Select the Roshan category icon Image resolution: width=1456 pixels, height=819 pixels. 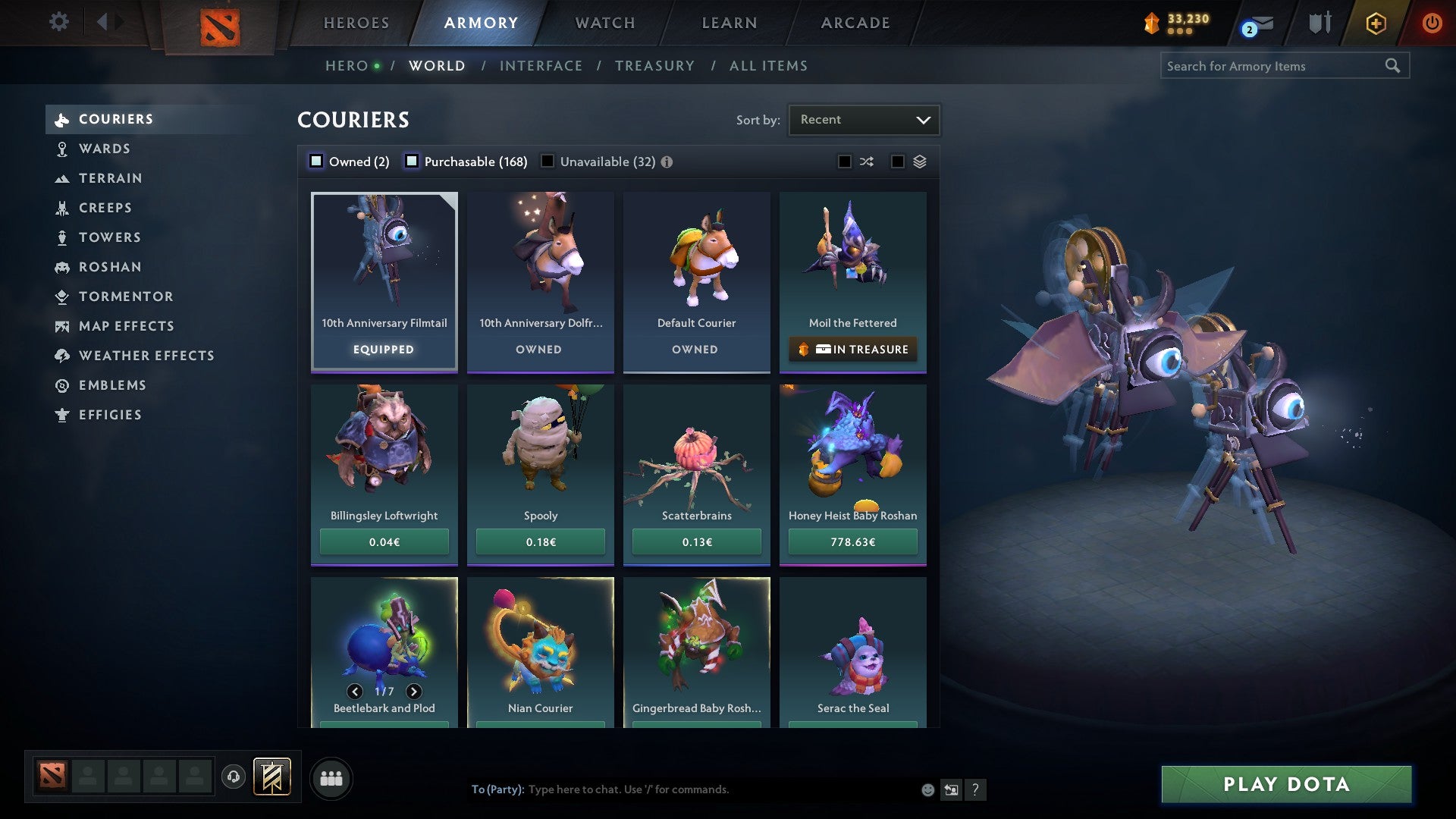[x=62, y=267]
